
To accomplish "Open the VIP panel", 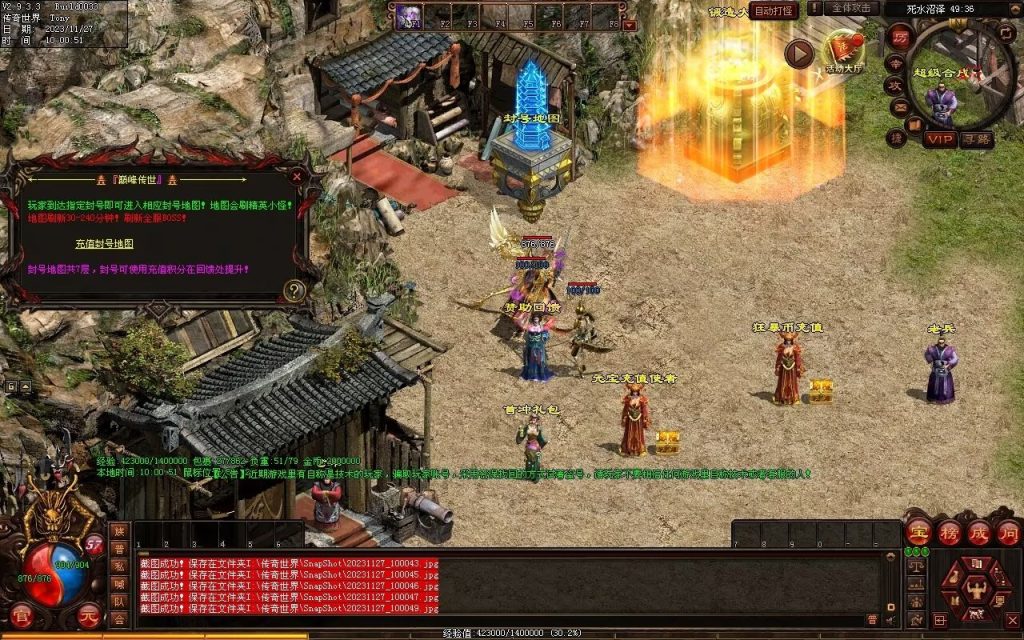I will point(939,139).
